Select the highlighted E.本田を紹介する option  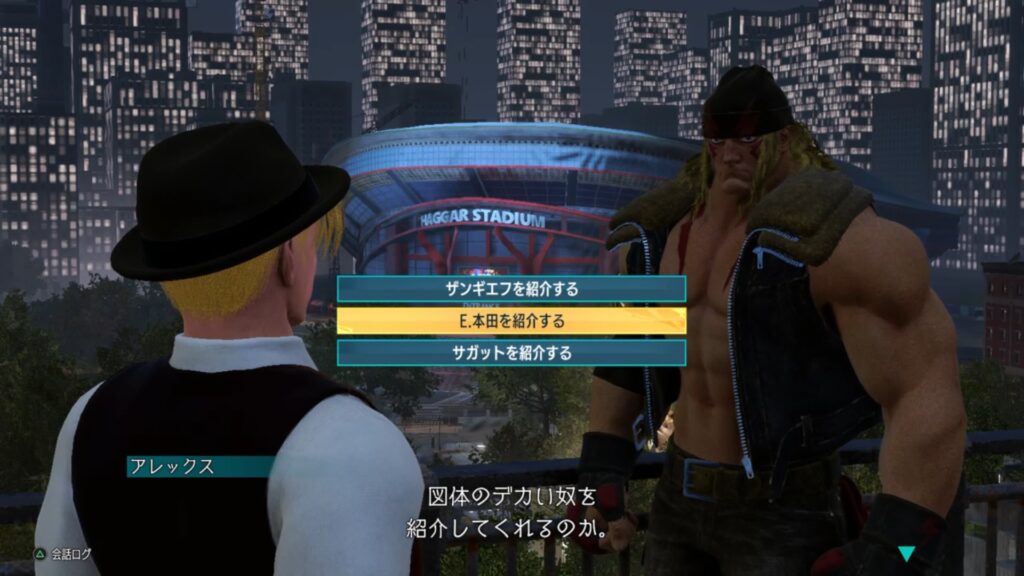pos(511,321)
